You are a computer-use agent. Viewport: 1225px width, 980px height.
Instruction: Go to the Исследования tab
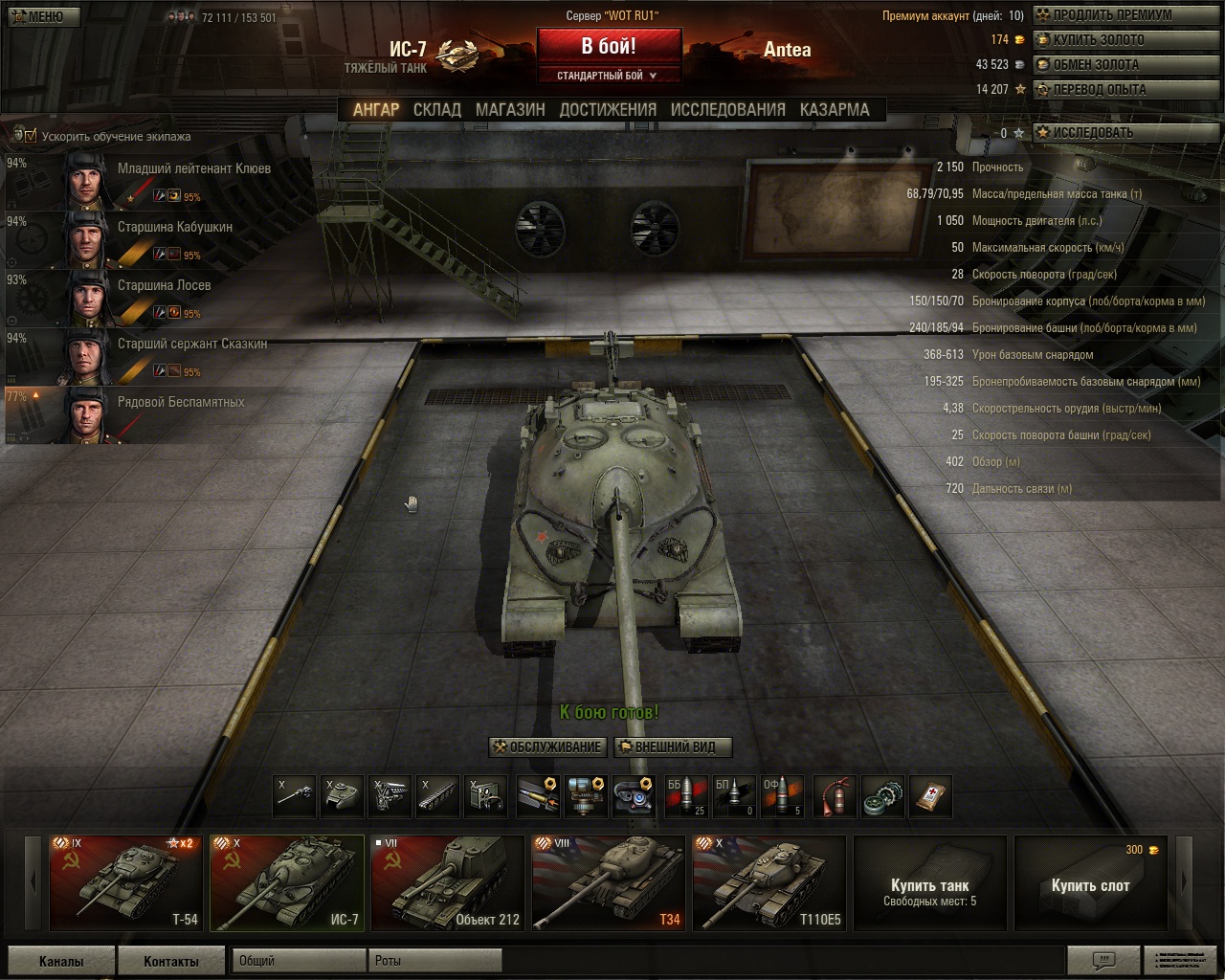point(727,110)
